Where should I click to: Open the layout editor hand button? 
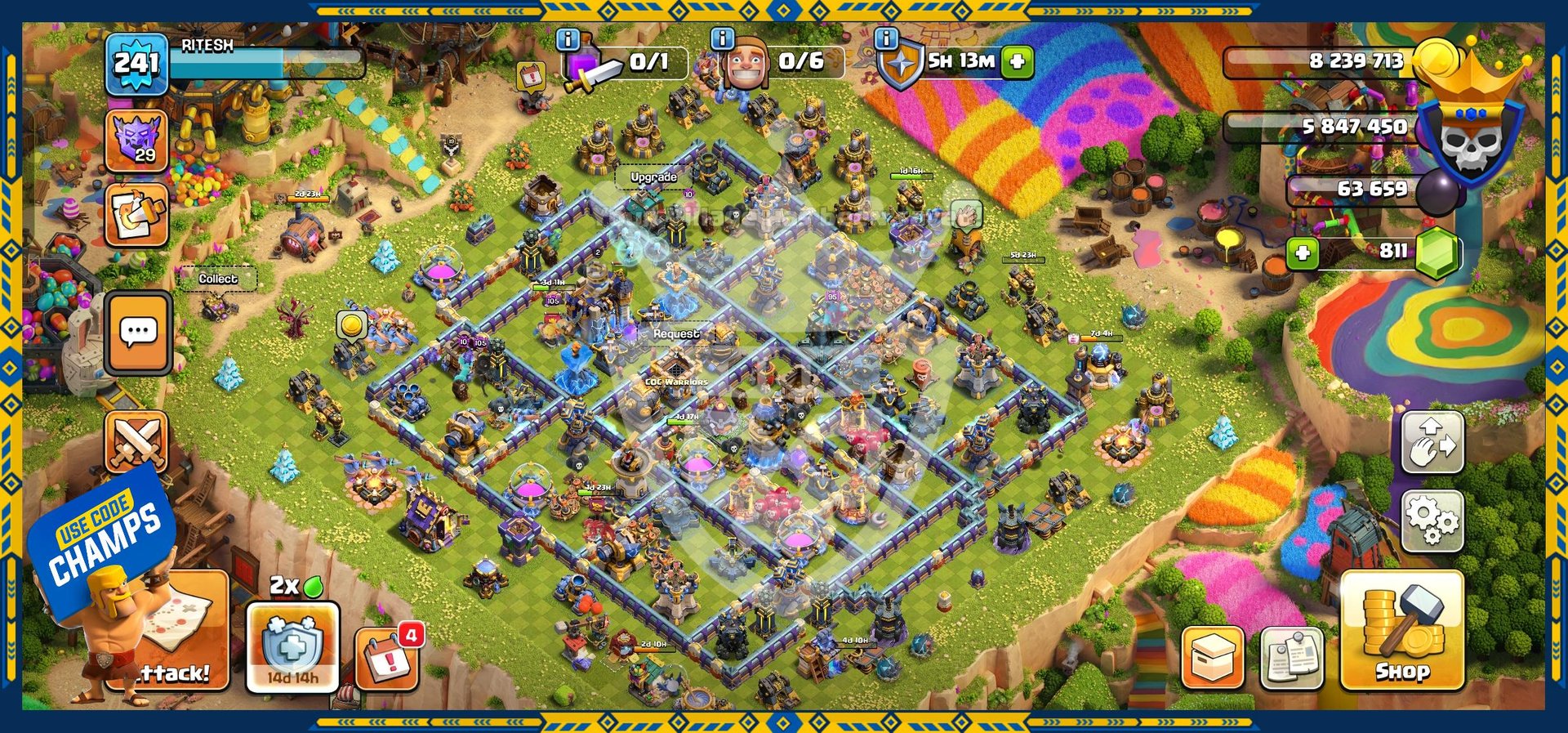[x=1432, y=442]
